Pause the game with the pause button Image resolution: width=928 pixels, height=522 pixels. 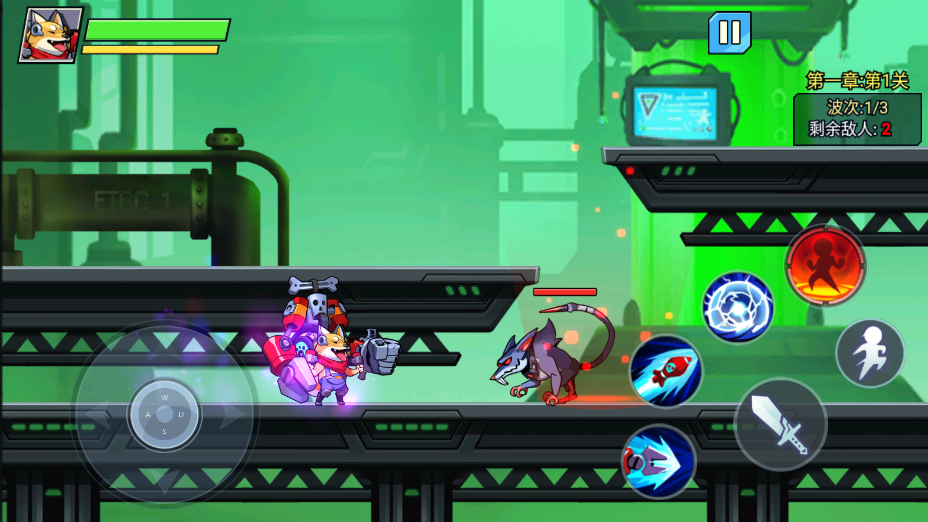pos(729,33)
